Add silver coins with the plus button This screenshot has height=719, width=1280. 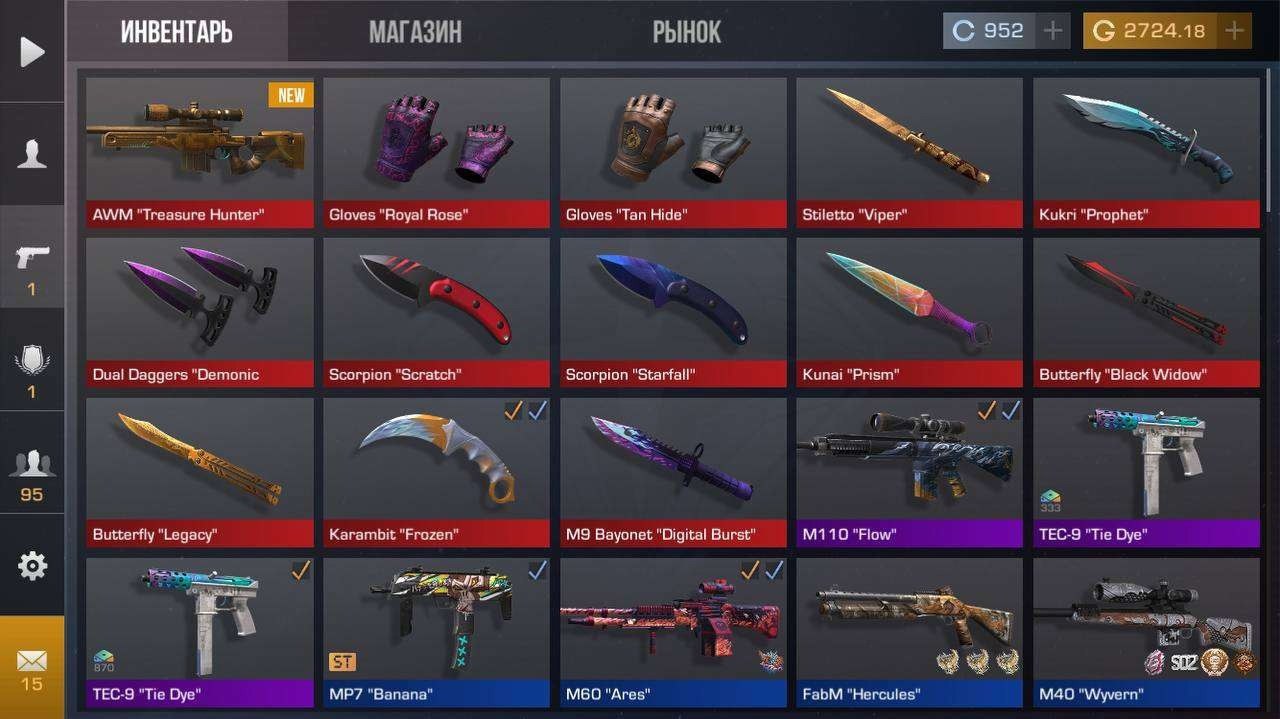point(1052,31)
